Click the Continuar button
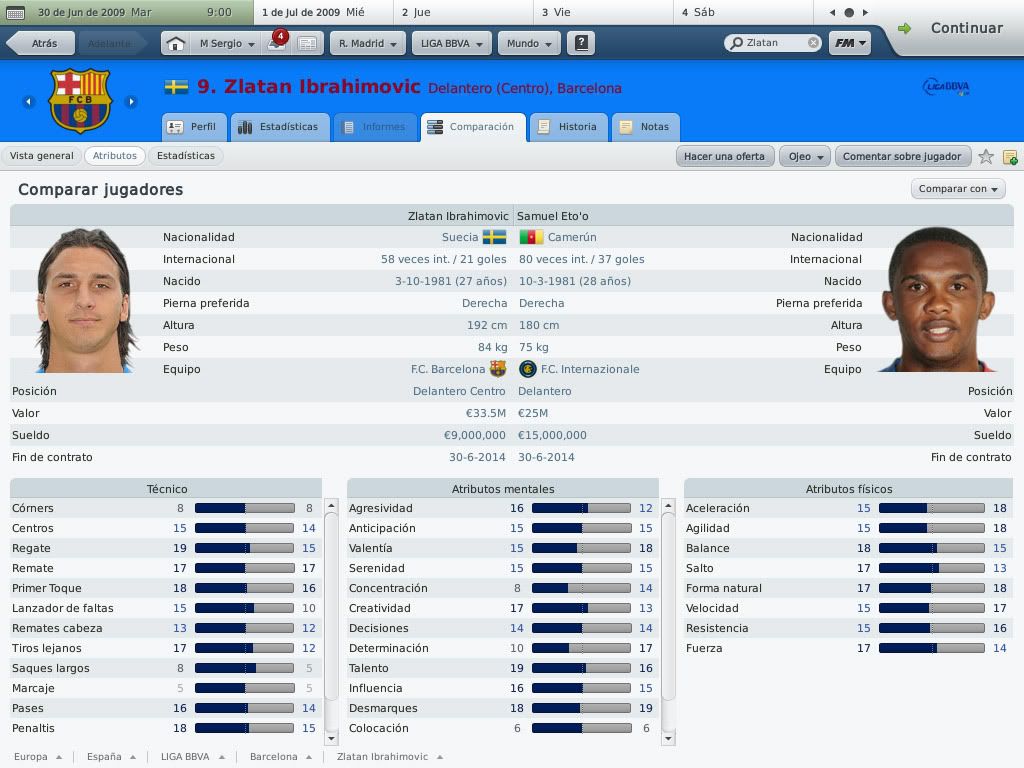Image resolution: width=1024 pixels, height=768 pixels. 953,28
